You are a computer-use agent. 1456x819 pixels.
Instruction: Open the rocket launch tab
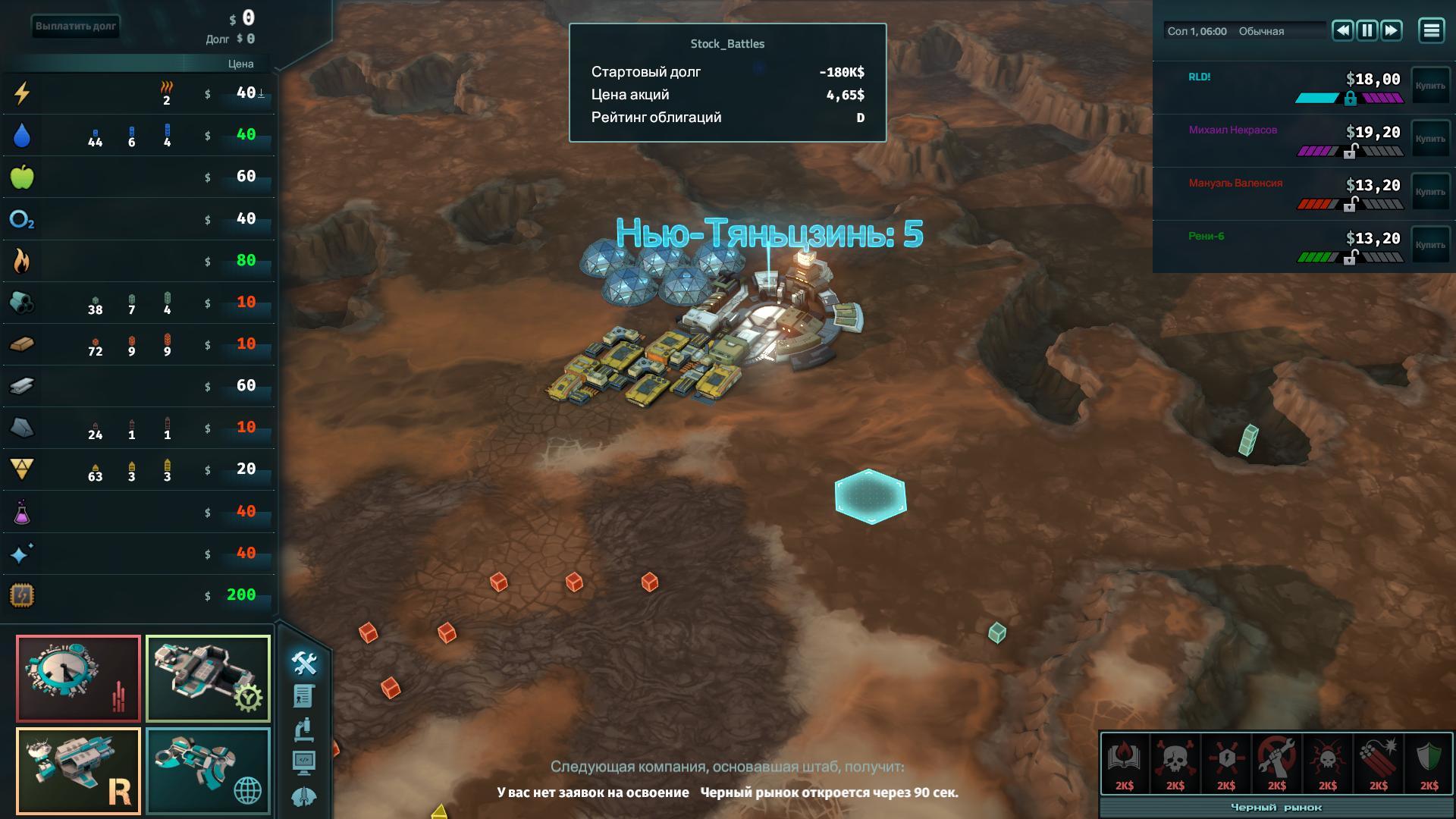click(x=303, y=796)
